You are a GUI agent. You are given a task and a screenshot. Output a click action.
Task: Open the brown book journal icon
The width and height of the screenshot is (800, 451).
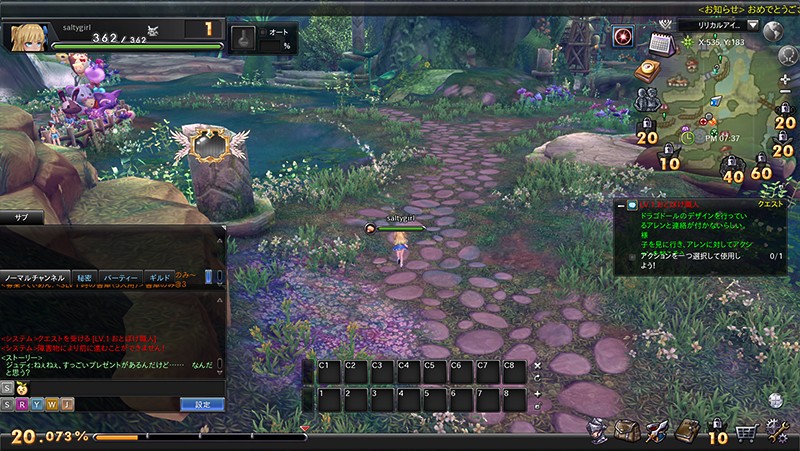coord(686,431)
